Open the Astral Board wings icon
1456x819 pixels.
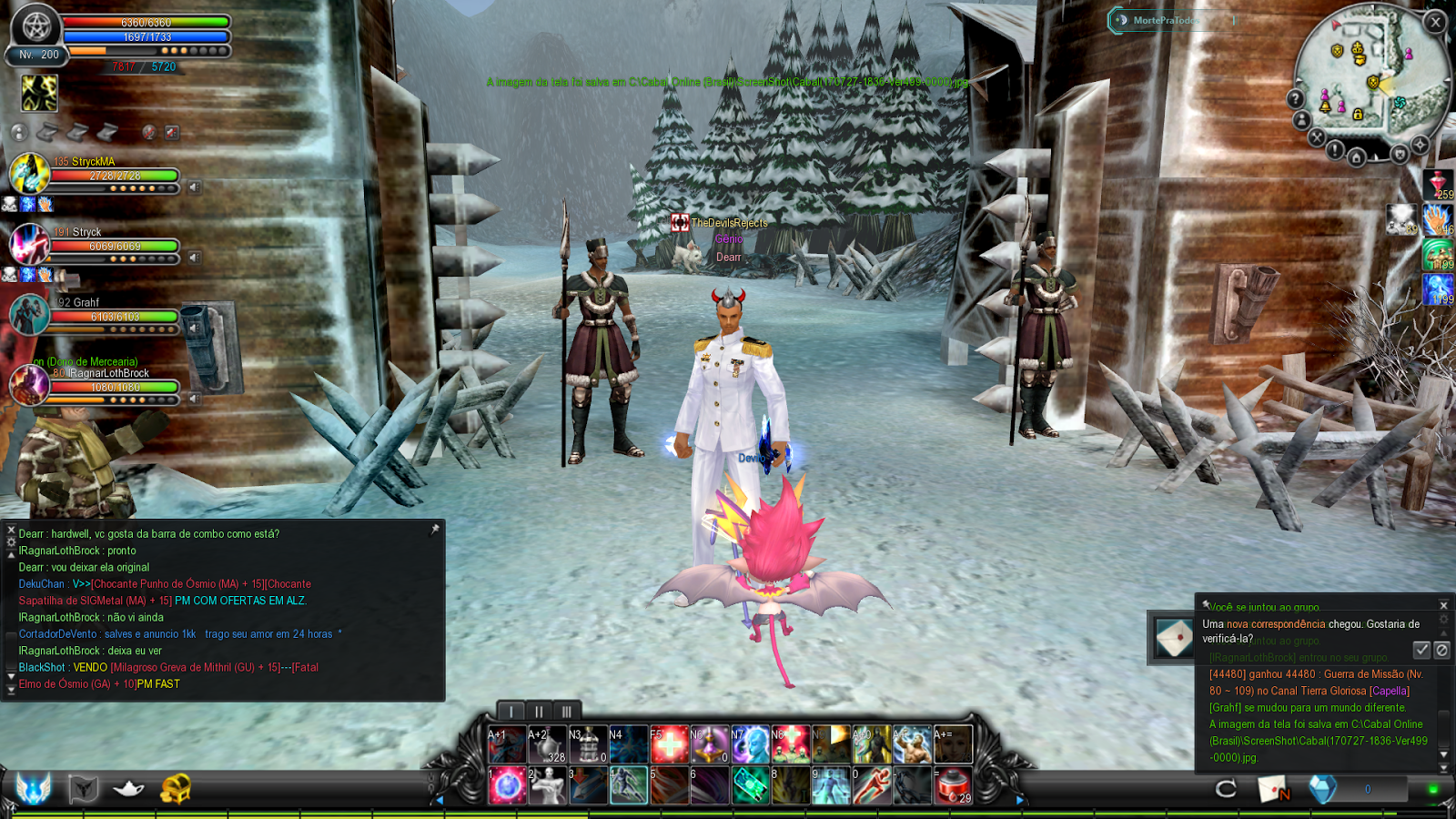[x=34, y=789]
